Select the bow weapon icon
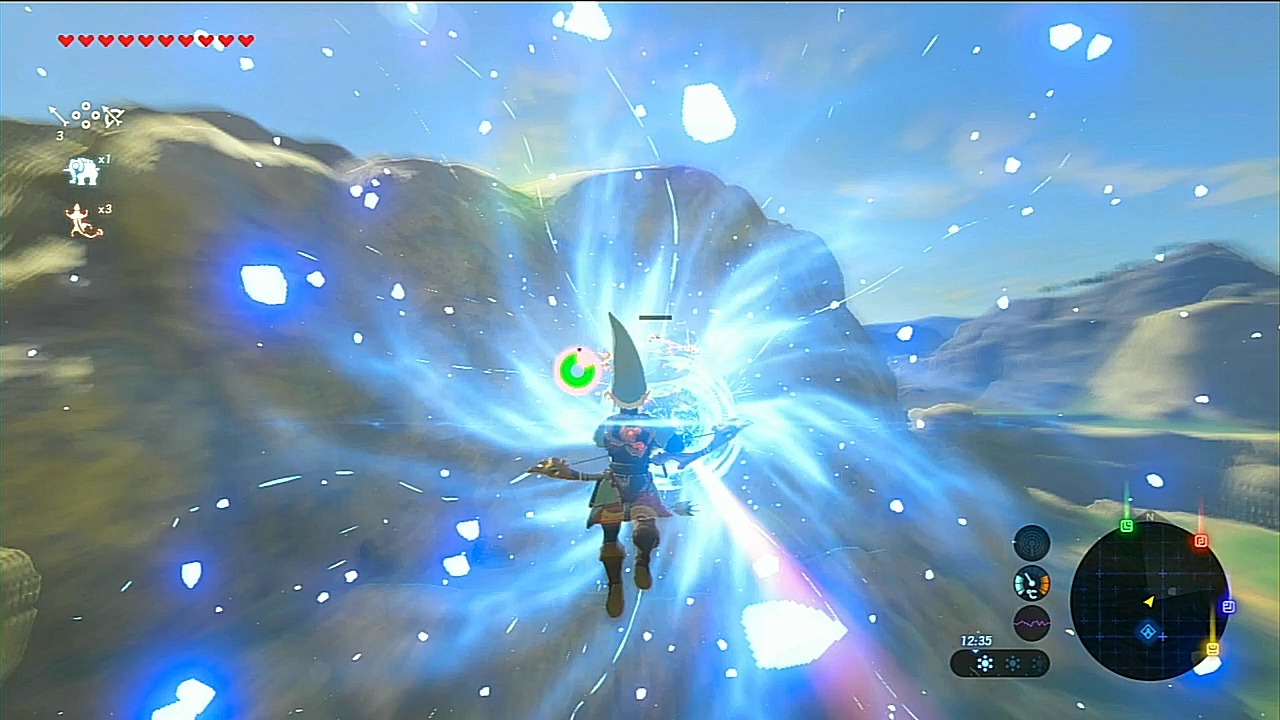Screen dimensions: 1280x720 [x=112, y=117]
